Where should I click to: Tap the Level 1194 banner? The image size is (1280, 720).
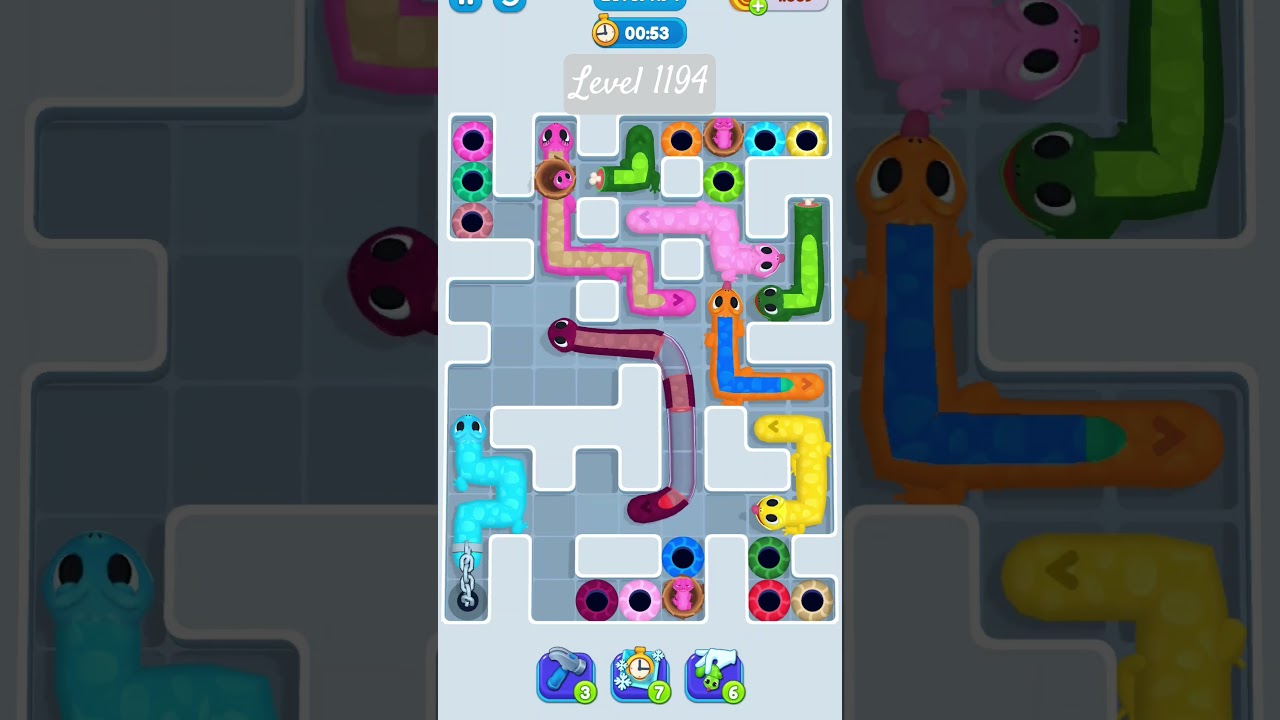[640, 84]
